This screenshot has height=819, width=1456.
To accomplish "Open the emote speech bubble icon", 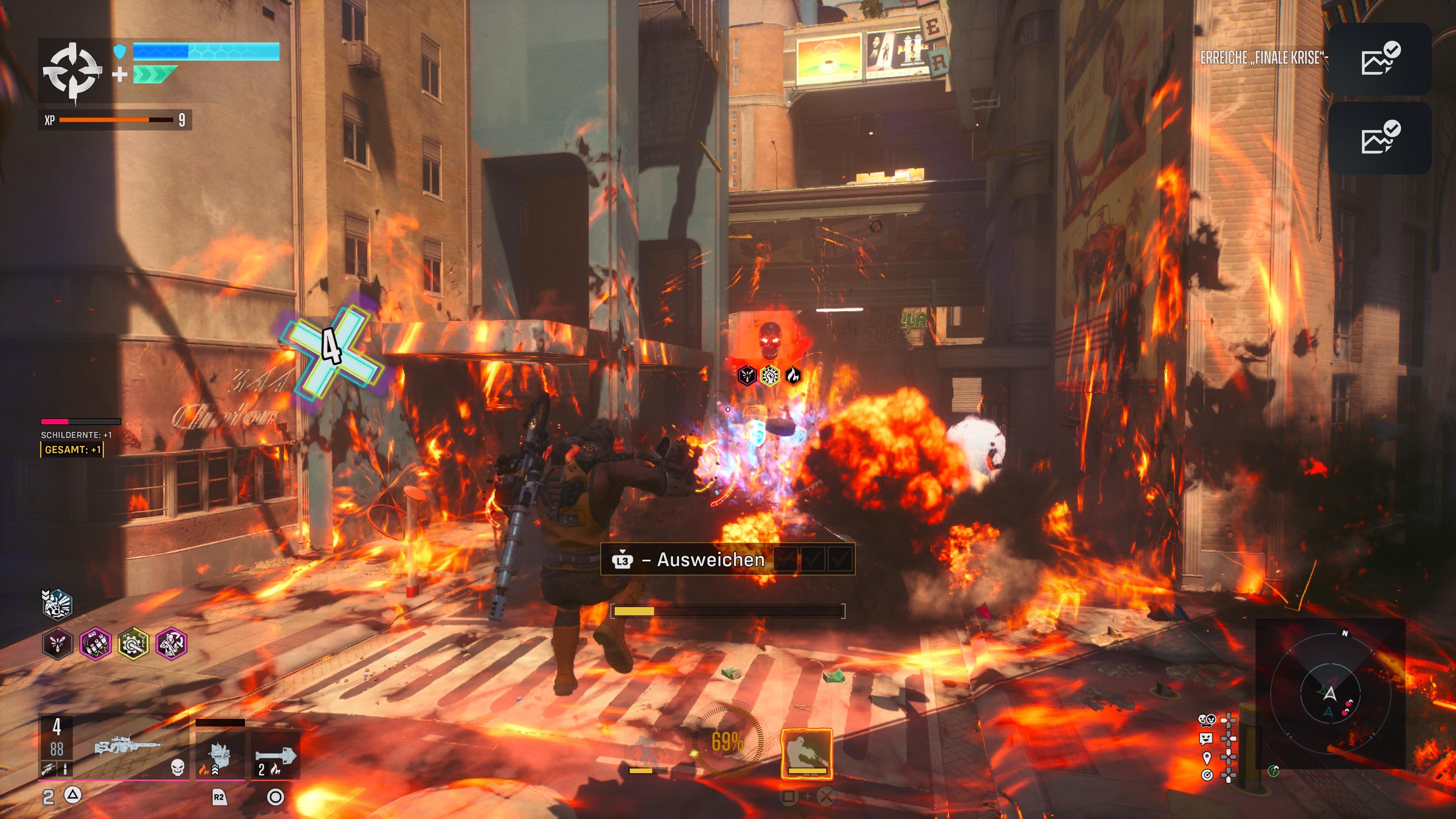I will pos(1206,739).
